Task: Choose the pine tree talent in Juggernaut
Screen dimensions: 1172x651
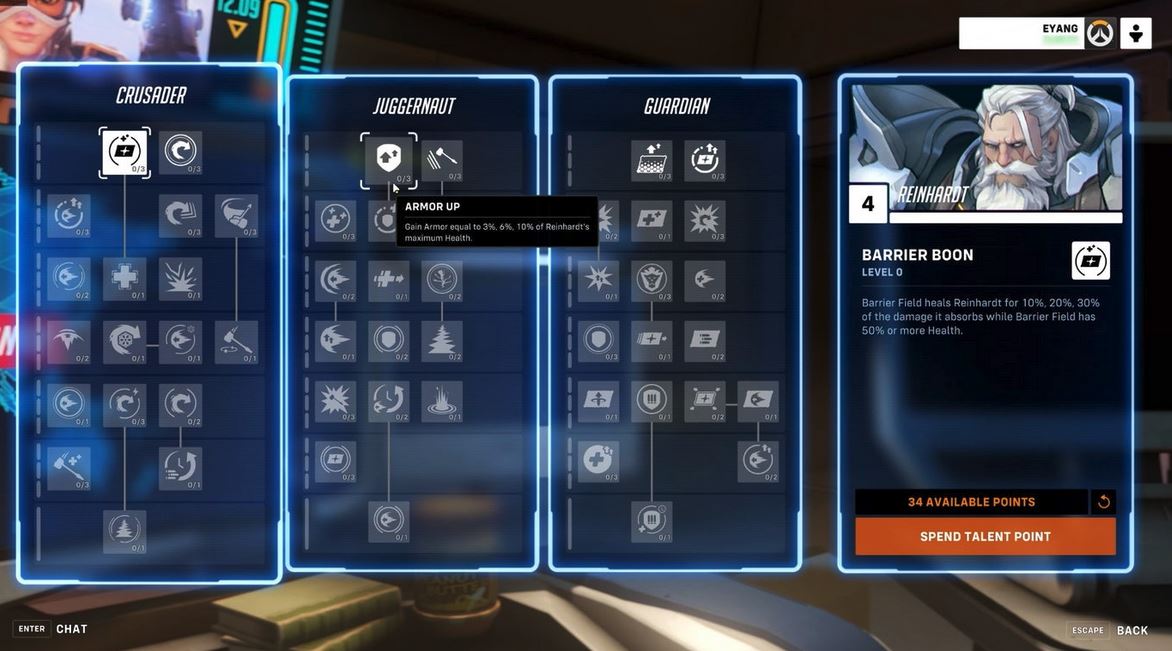Action: point(442,341)
